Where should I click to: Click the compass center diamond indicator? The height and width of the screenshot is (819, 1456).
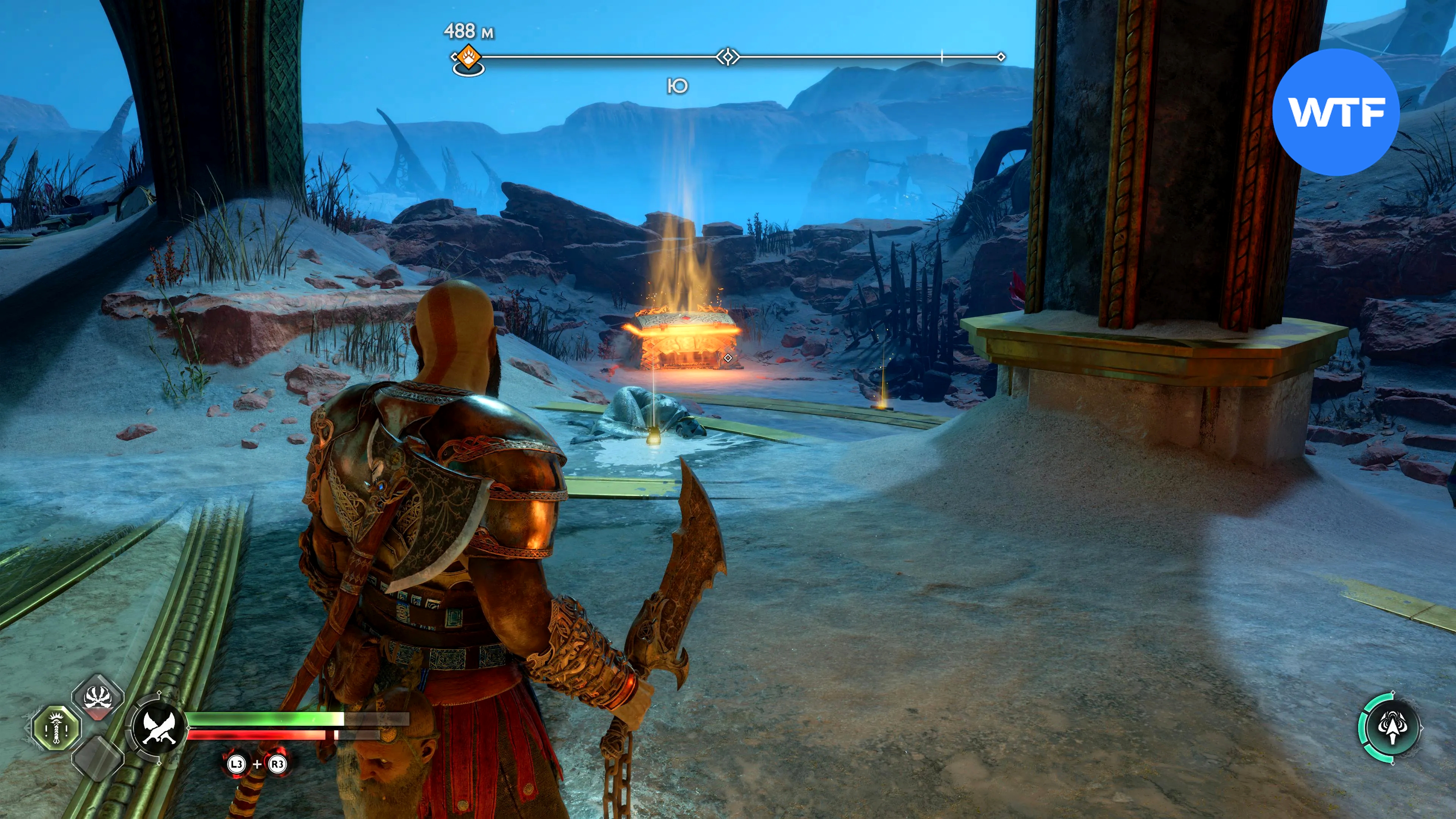point(728,57)
